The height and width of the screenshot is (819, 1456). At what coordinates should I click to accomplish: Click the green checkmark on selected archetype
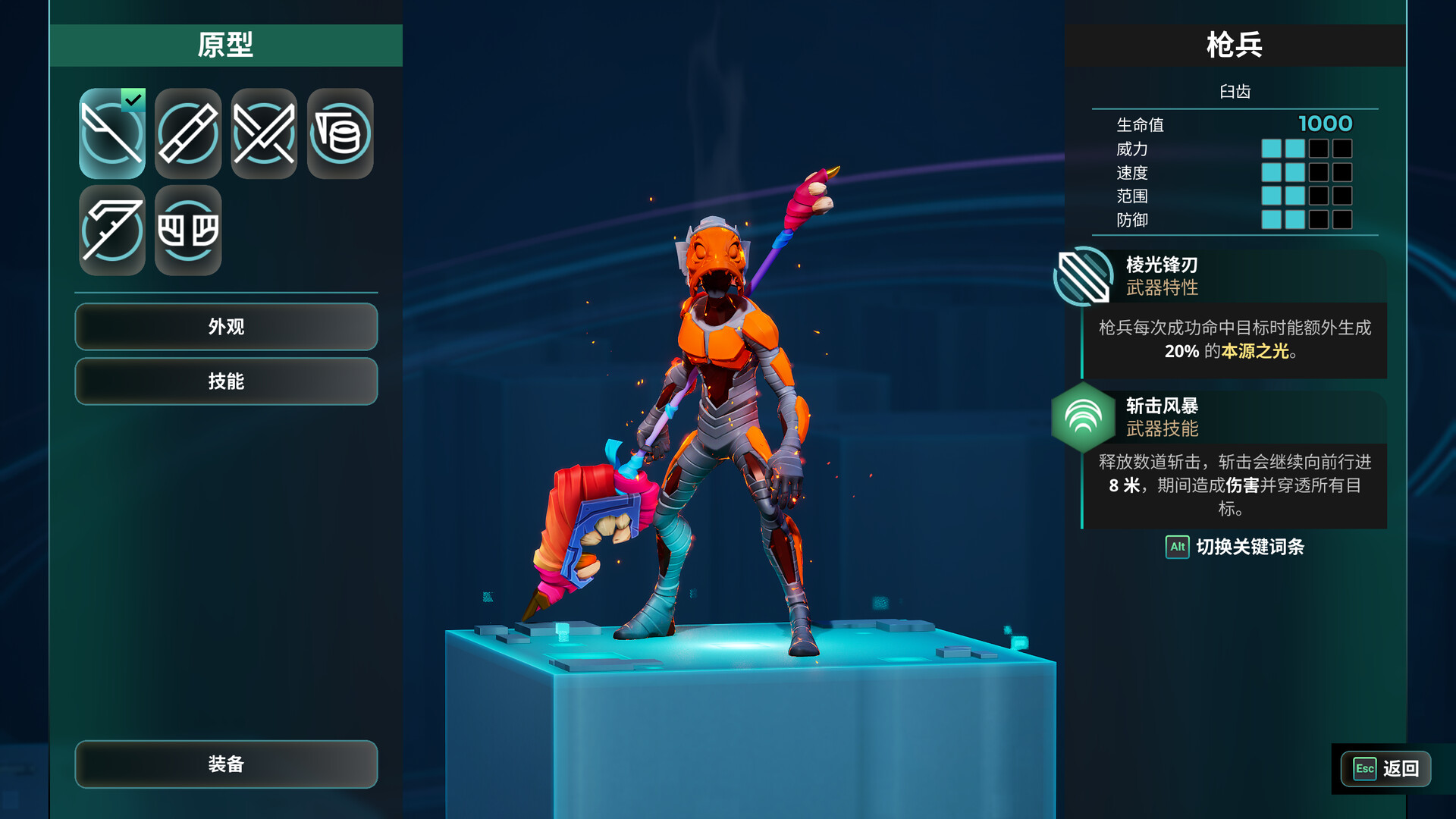[135, 98]
